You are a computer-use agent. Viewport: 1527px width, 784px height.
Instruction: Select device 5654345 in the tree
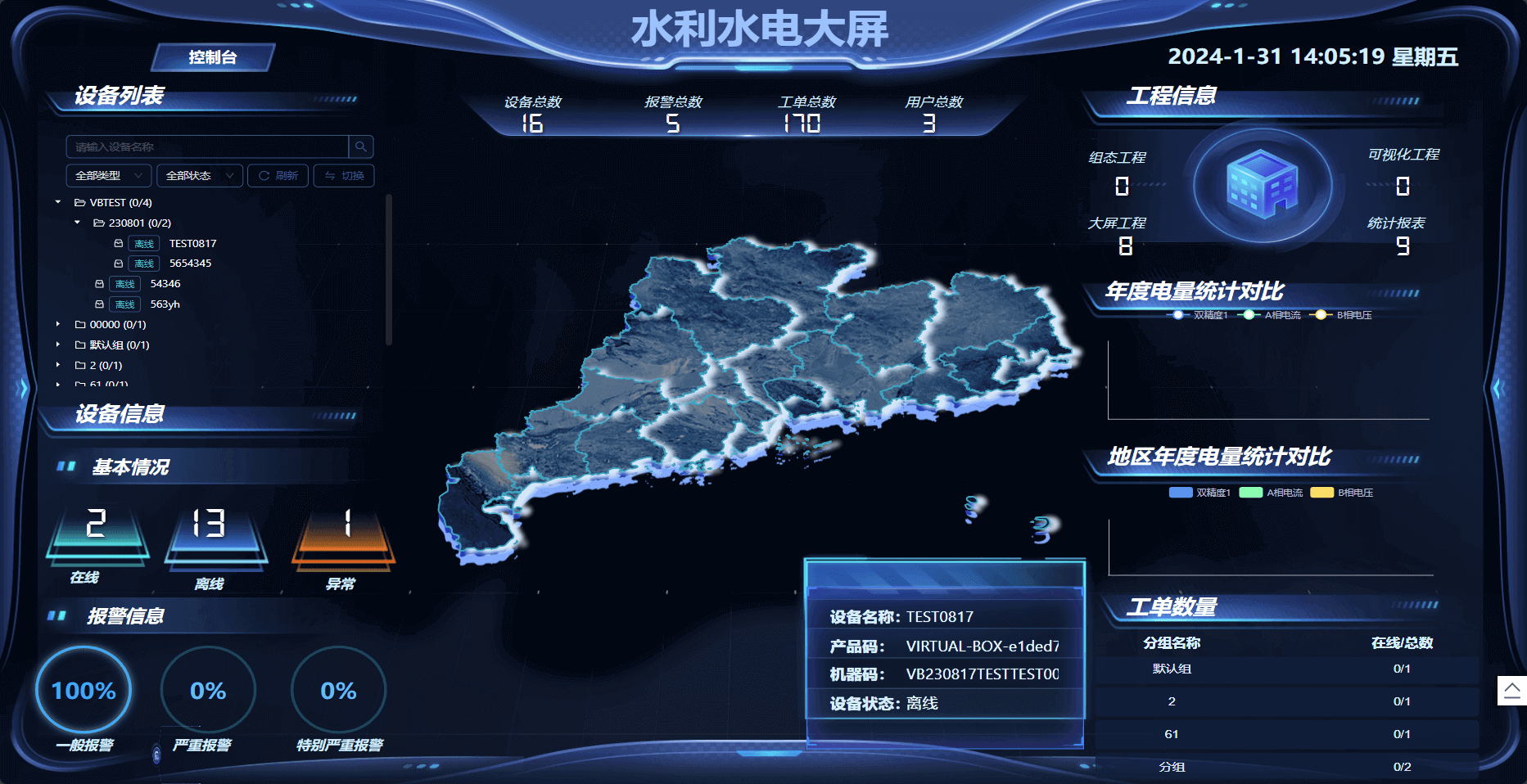tap(190, 264)
